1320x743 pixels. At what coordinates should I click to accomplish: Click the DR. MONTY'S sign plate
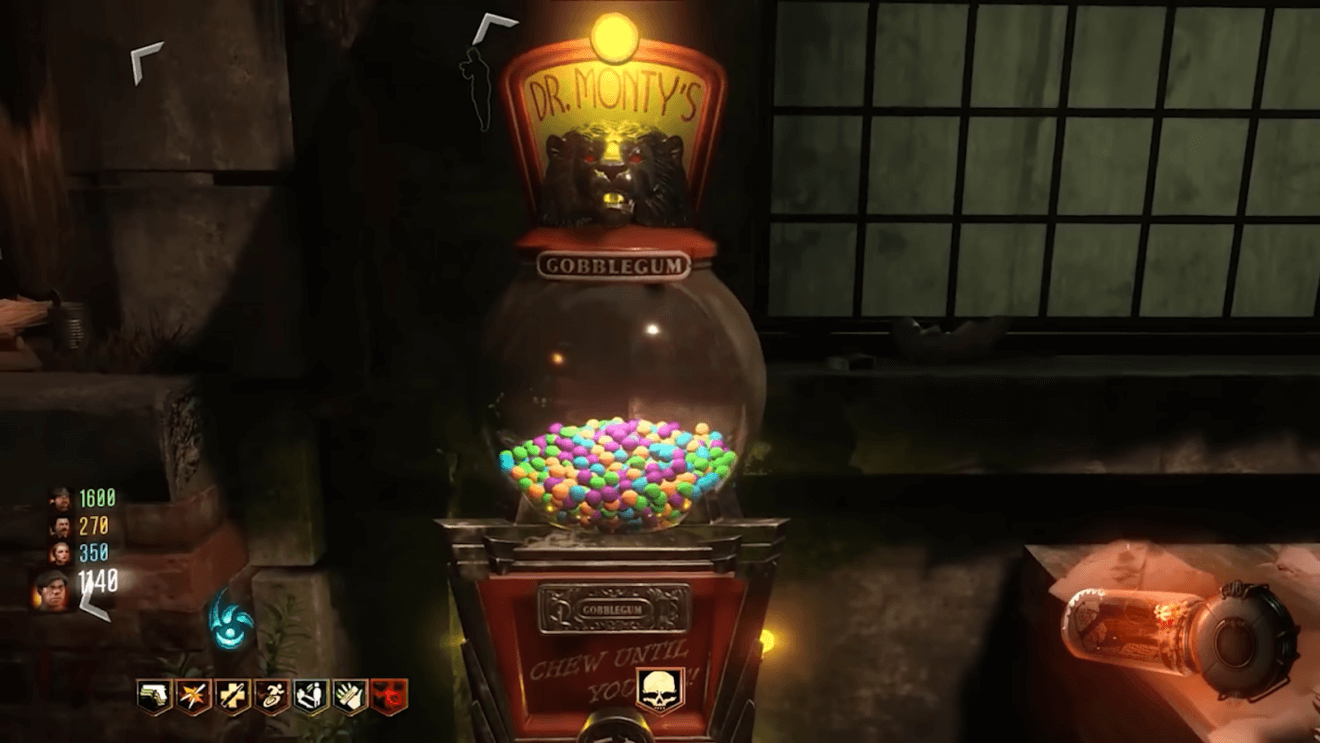point(614,90)
